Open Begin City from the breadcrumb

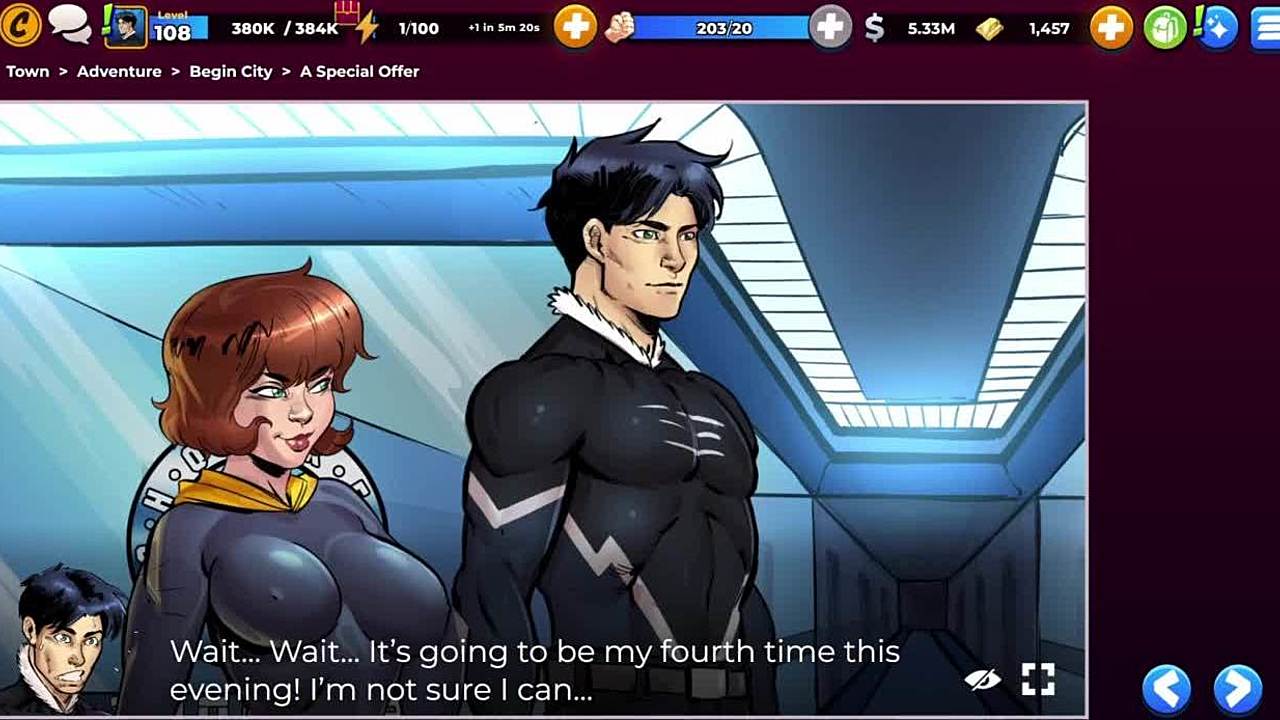[231, 71]
